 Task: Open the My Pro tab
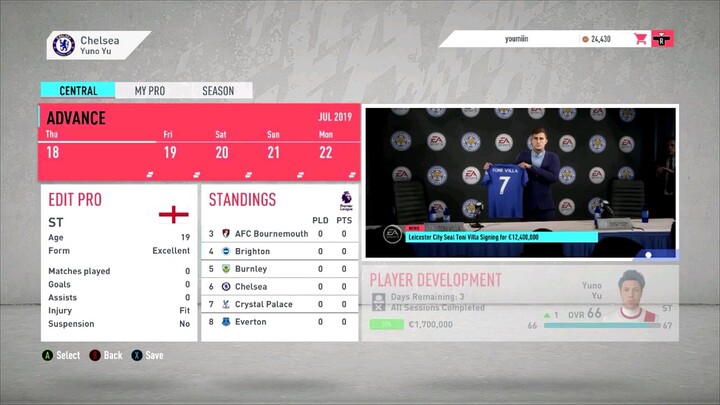click(x=150, y=91)
